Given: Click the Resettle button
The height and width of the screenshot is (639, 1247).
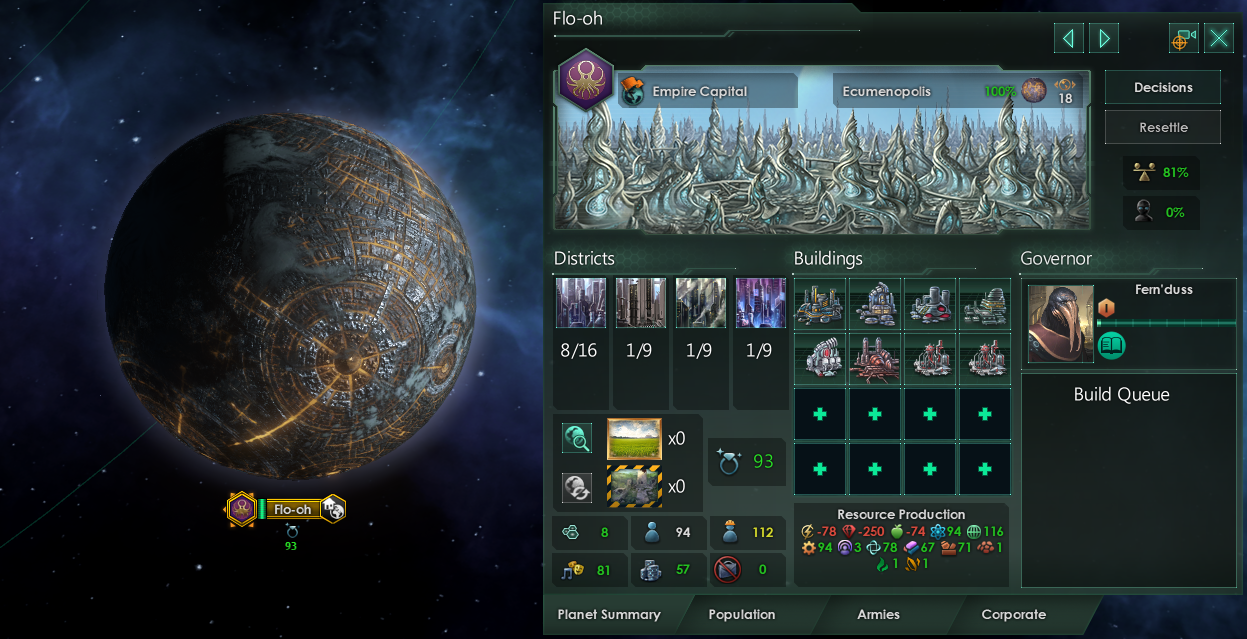Looking at the screenshot, I should [x=1162, y=128].
